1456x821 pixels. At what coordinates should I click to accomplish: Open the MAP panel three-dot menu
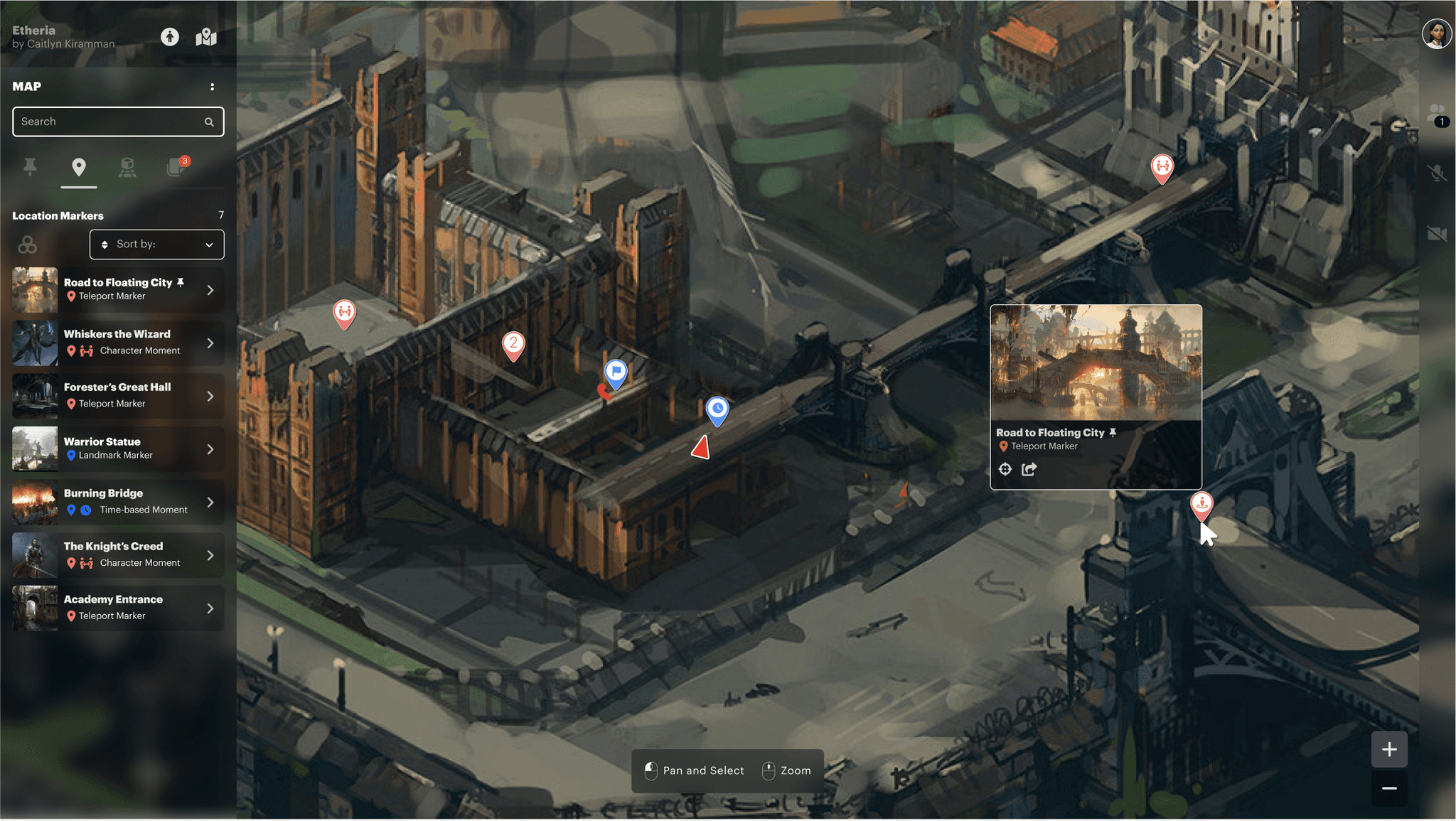[x=212, y=87]
